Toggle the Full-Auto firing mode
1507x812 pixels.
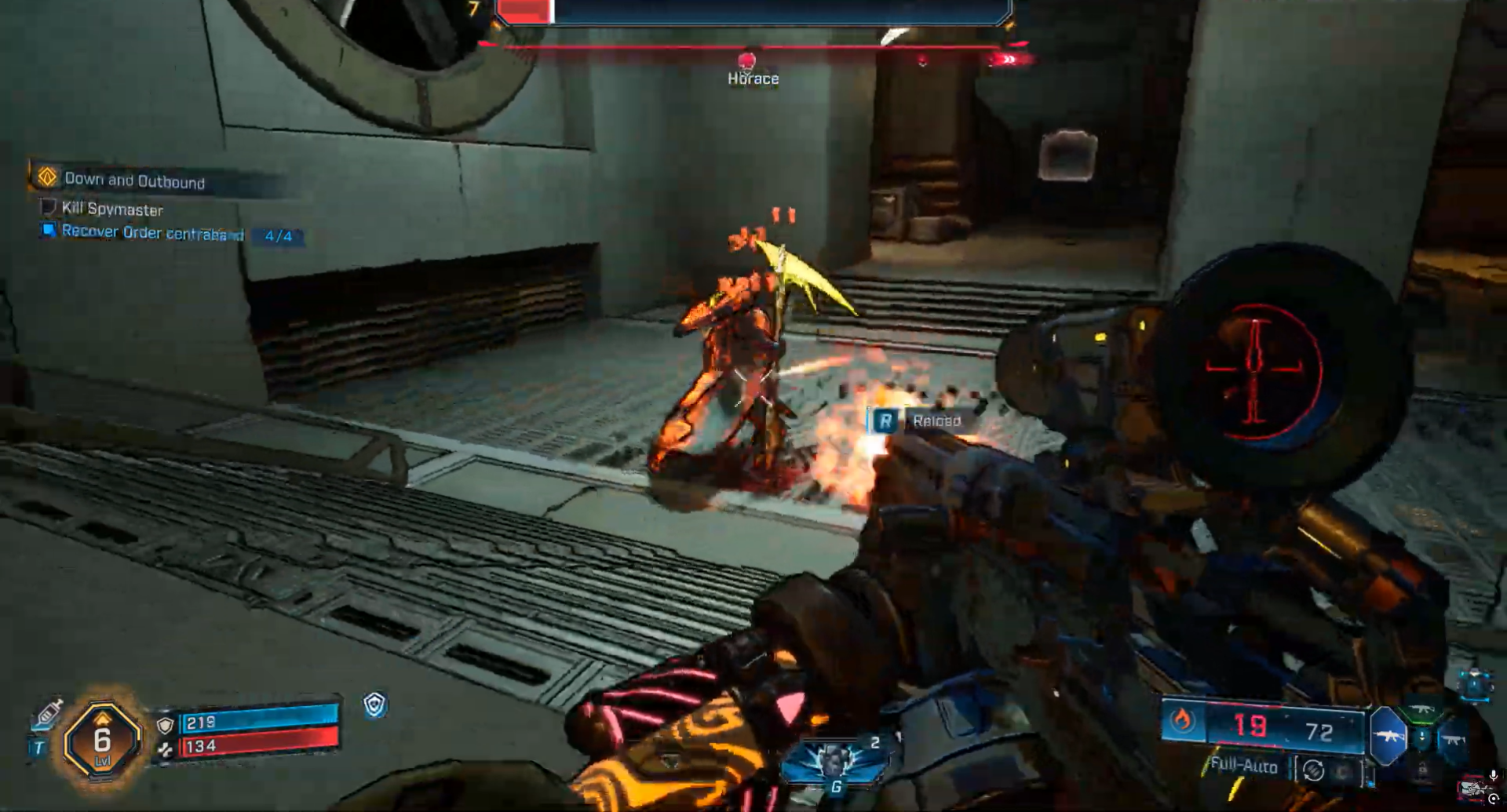tap(1243, 766)
